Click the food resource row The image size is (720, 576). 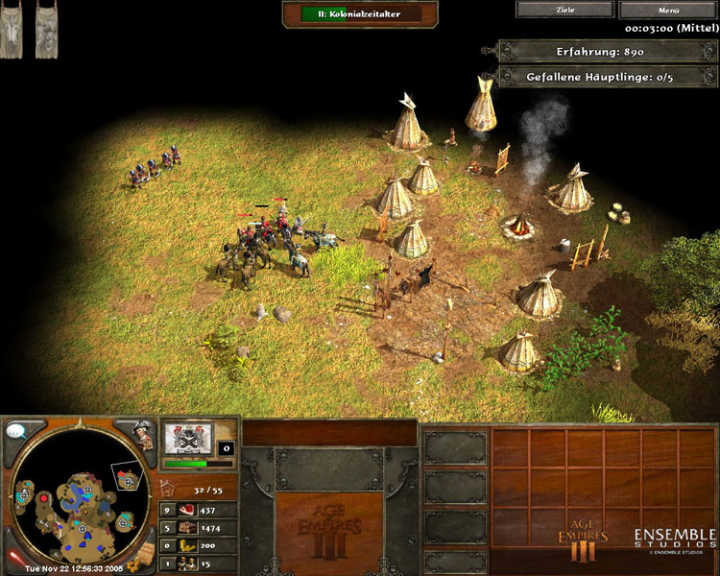pyautogui.click(x=199, y=510)
